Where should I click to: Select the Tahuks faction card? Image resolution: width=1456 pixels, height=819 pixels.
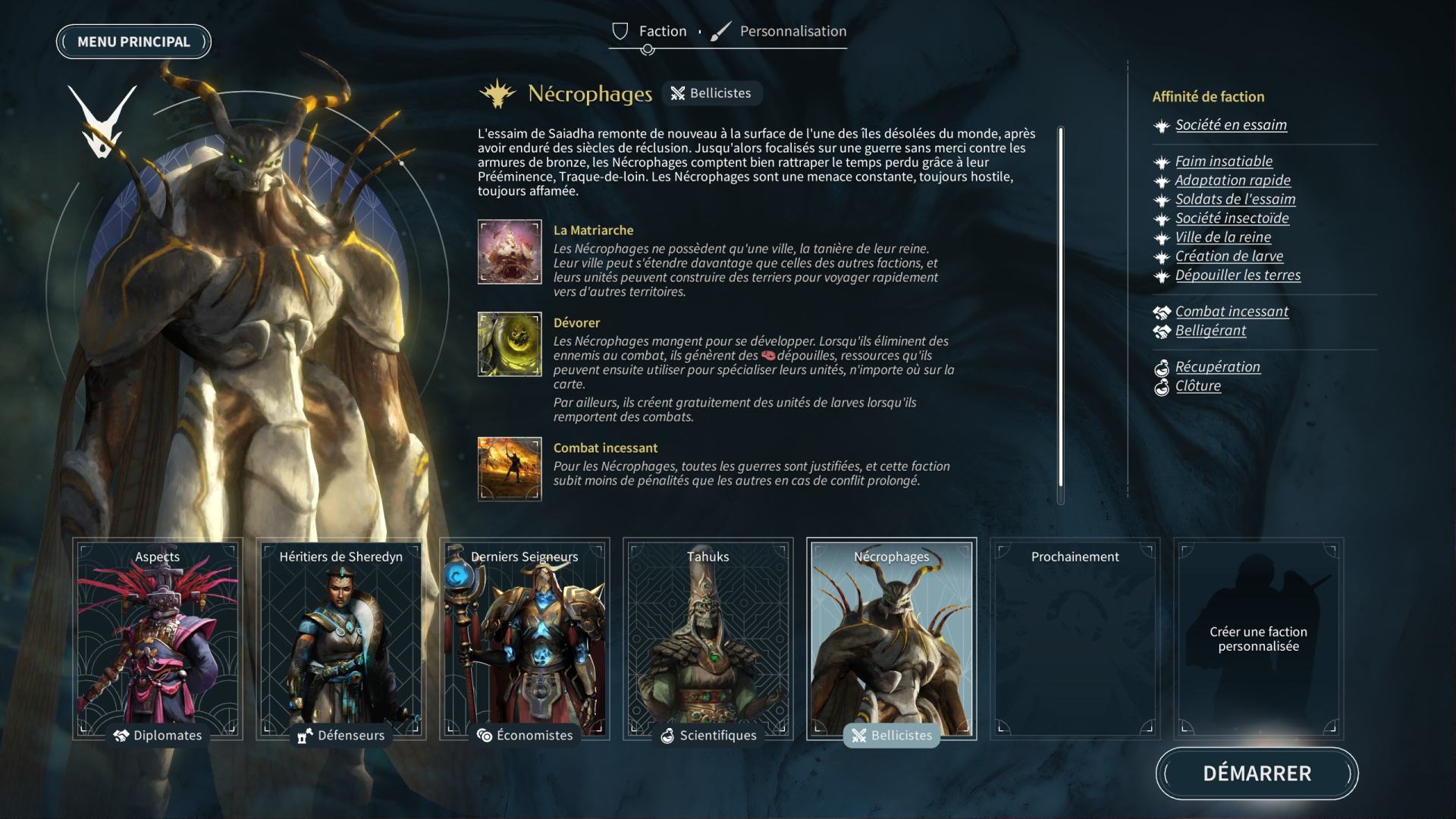708,639
